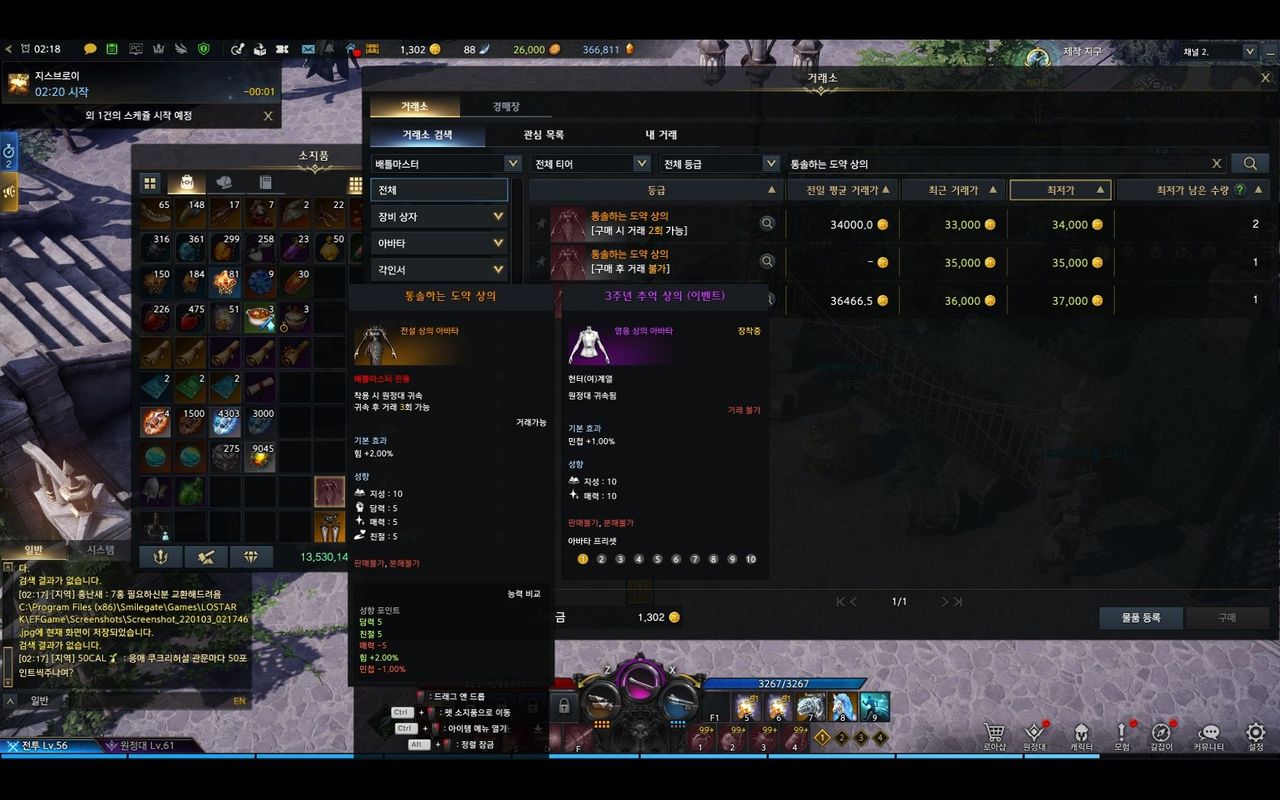Expand the 아바타 category

(439, 243)
